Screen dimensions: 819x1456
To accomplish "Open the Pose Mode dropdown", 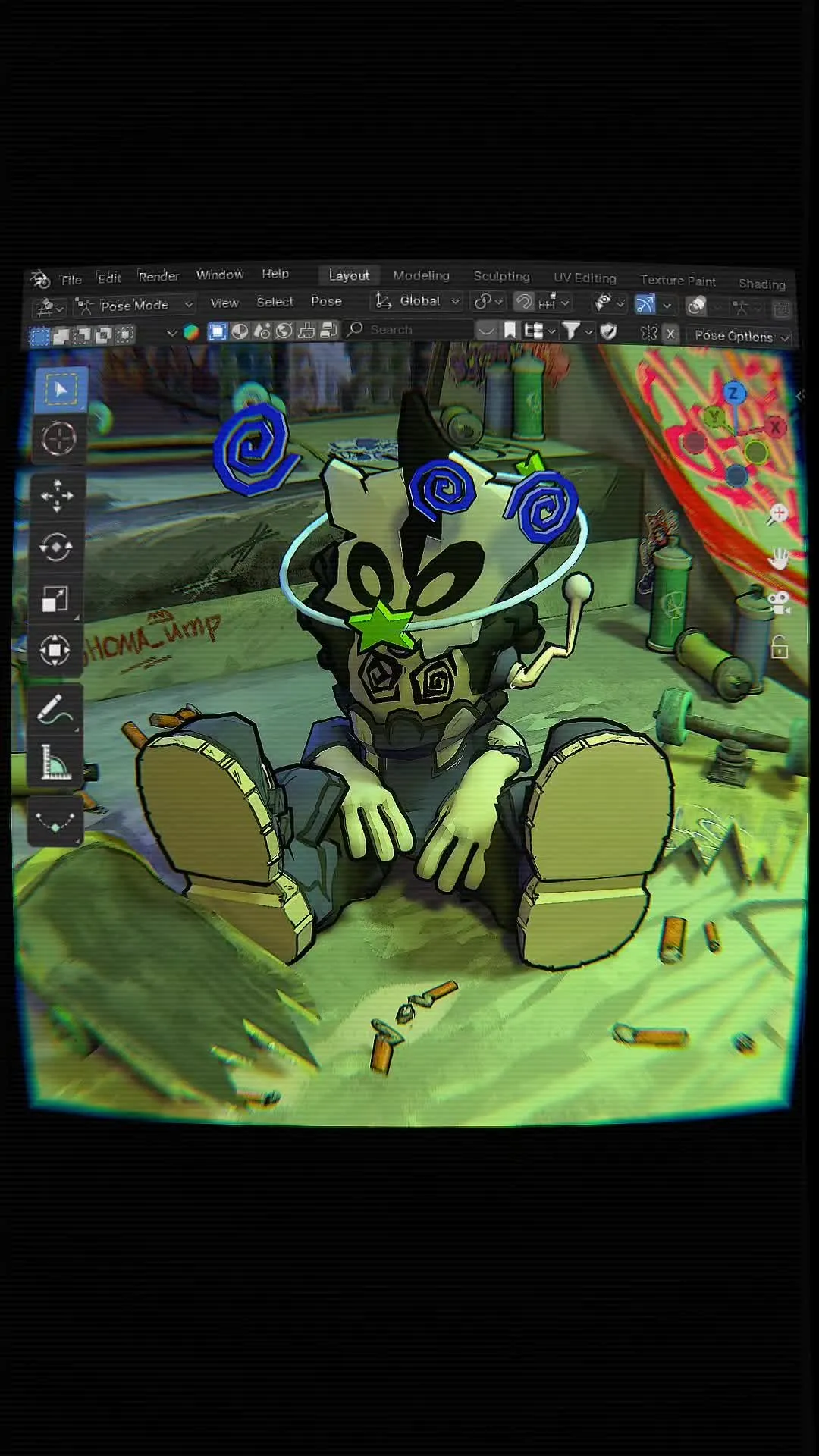I will click(136, 306).
